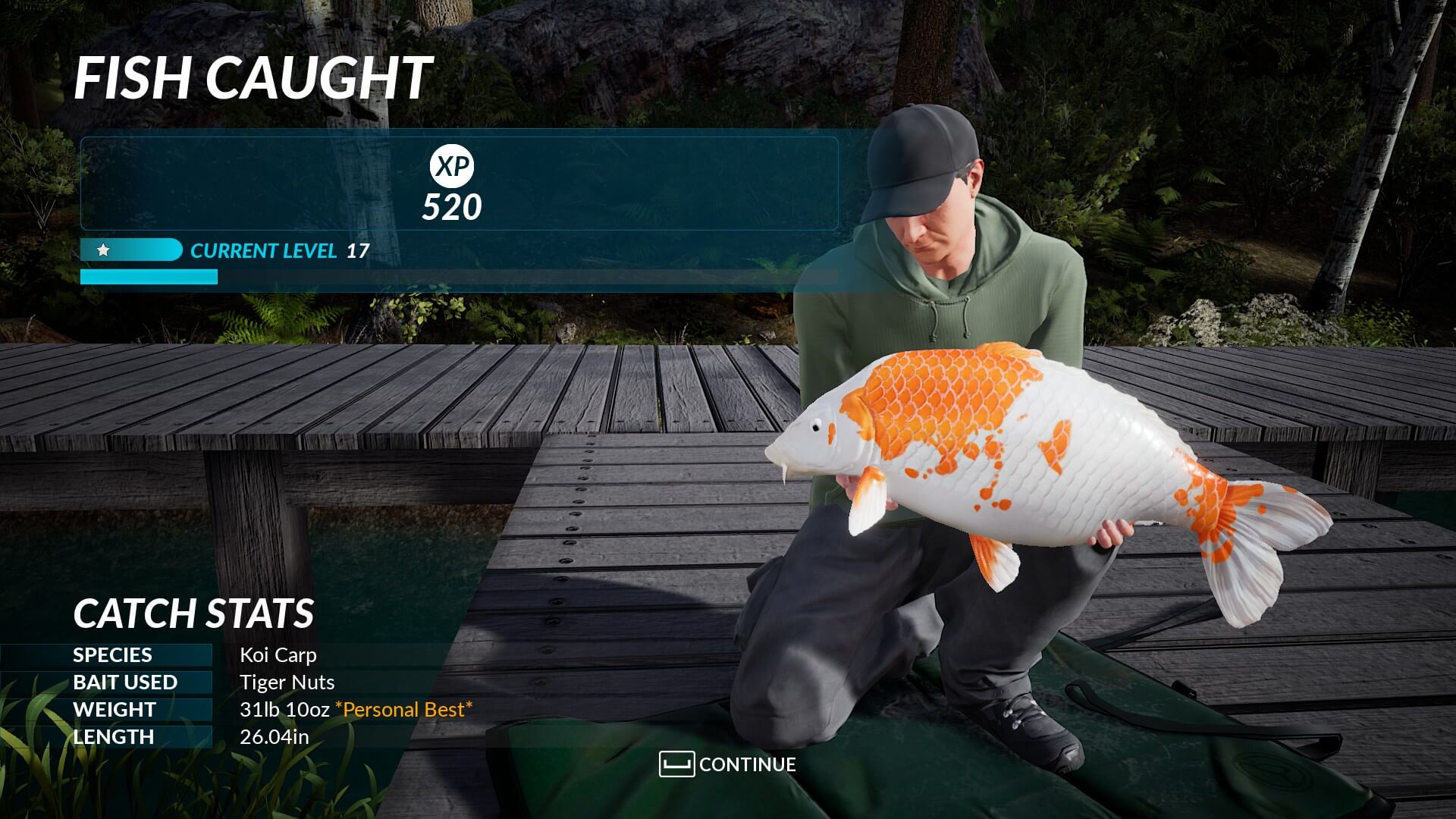This screenshot has height=819, width=1456.
Task: Continue past the fish caught screen
Action: pyautogui.click(x=728, y=764)
